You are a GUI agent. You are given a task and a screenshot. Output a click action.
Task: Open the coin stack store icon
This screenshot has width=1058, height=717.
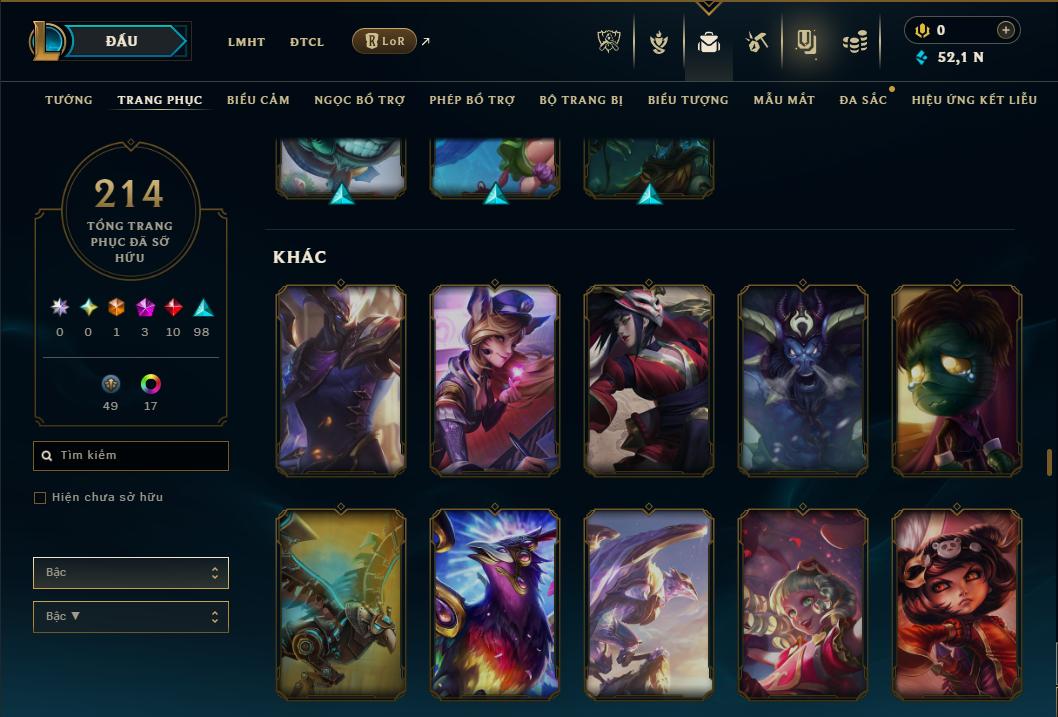point(854,42)
